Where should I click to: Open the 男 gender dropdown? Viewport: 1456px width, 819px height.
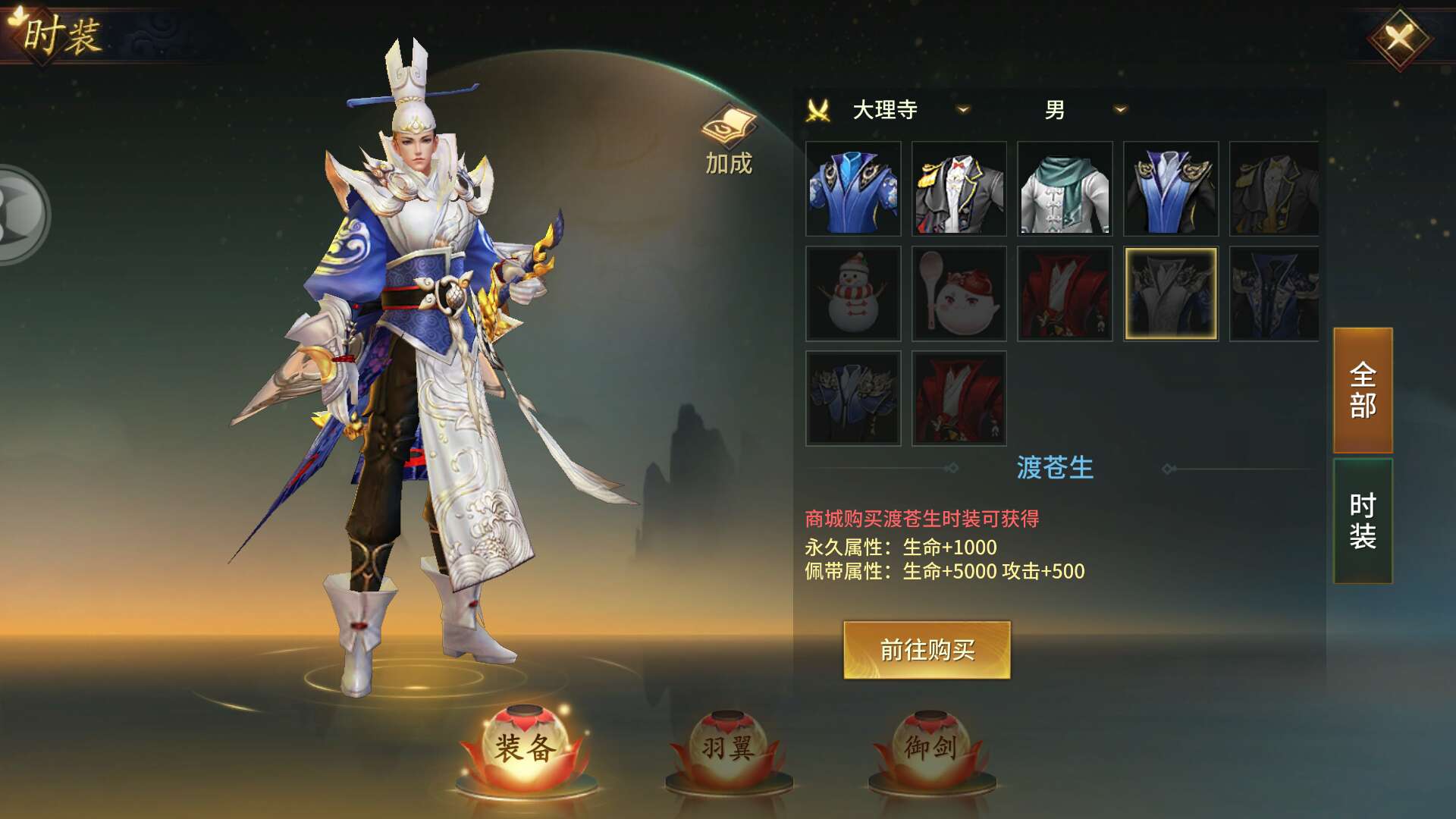1120,110
